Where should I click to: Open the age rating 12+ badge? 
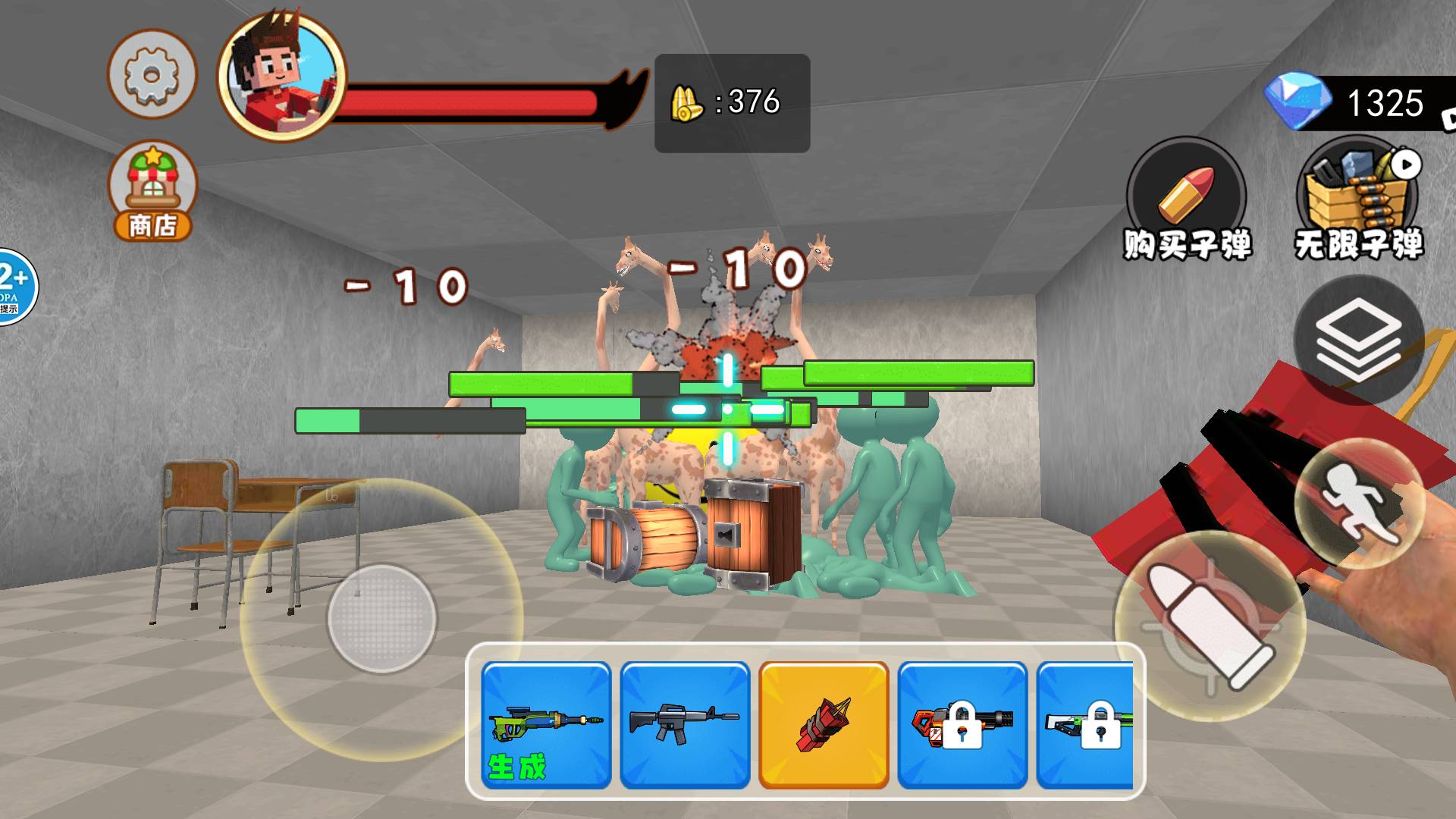[15, 287]
